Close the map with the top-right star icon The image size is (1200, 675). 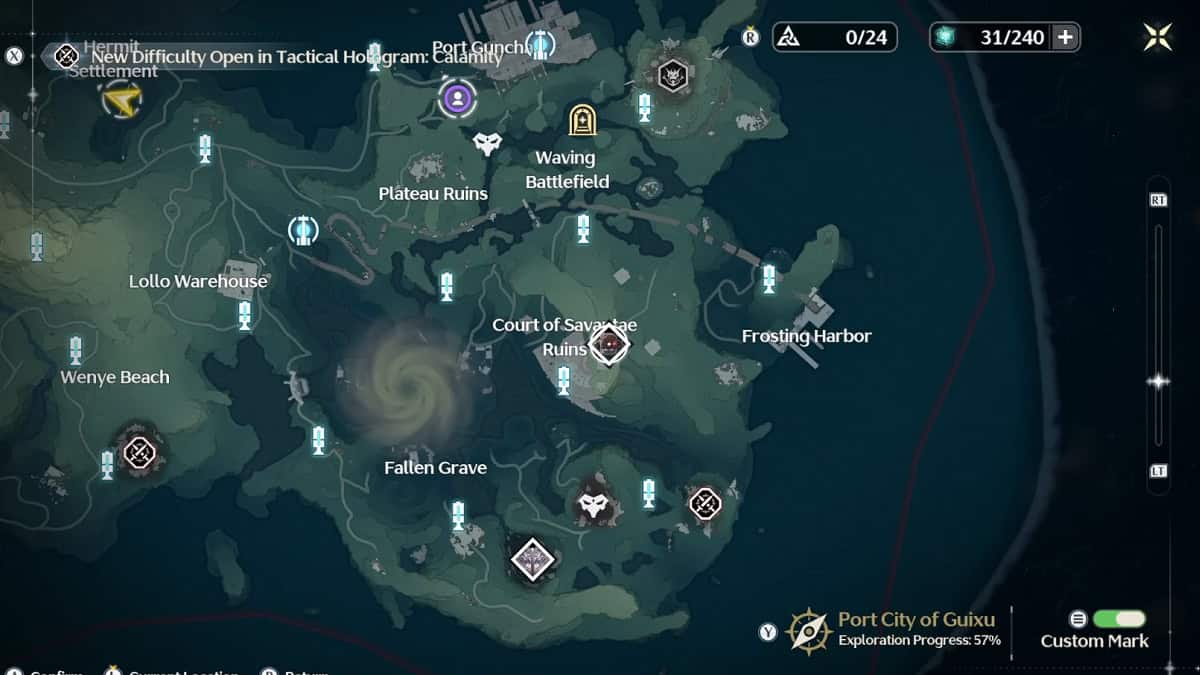click(1158, 37)
